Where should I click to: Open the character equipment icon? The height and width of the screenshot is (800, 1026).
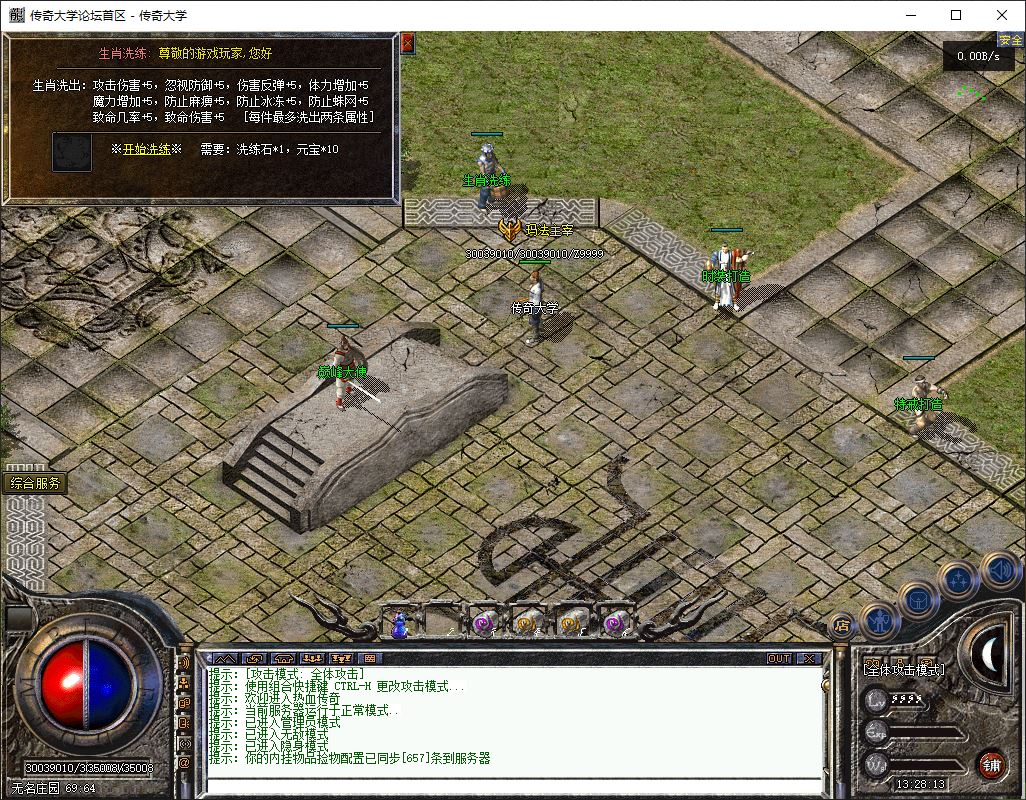pos(879,622)
